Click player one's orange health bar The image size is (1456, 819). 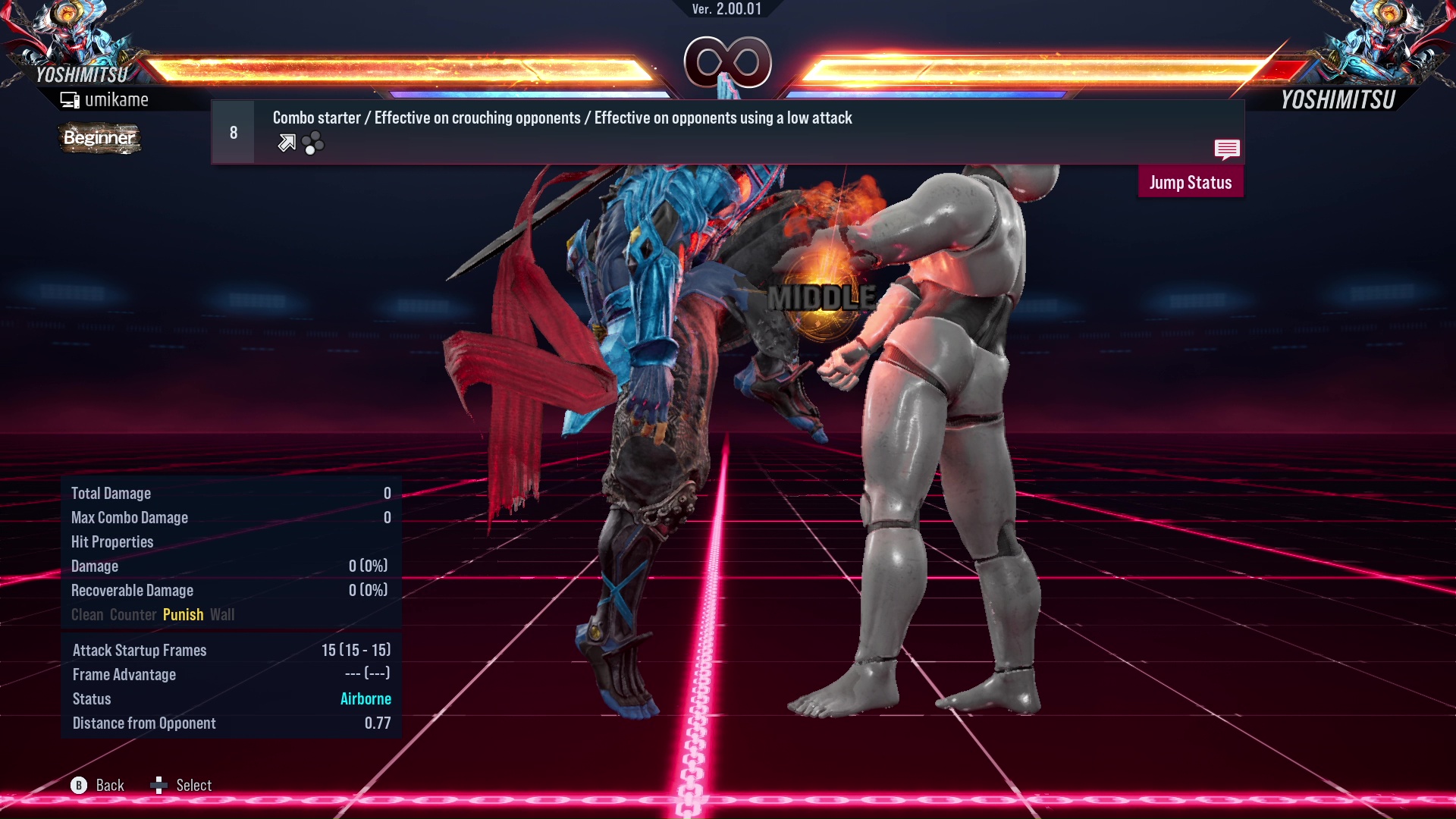[x=394, y=68]
